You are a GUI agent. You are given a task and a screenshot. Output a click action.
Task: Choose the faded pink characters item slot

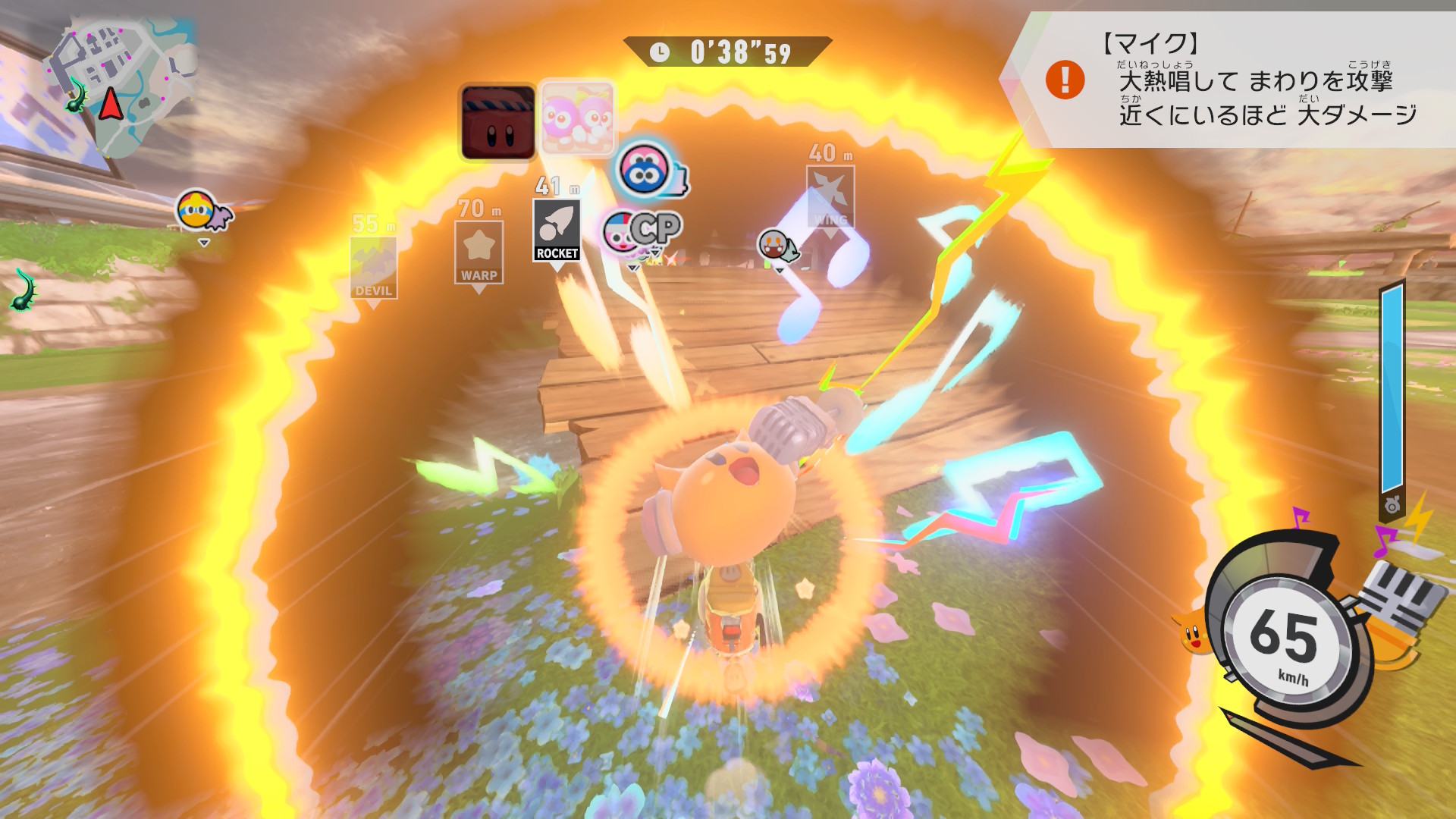(577, 119)
